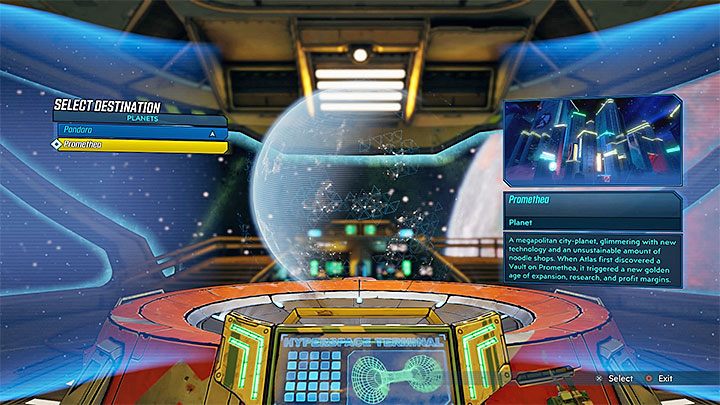Collapse the Pandora entry's arrow
The width and height of the screenshot is (720, 405).
coord(212,131)
